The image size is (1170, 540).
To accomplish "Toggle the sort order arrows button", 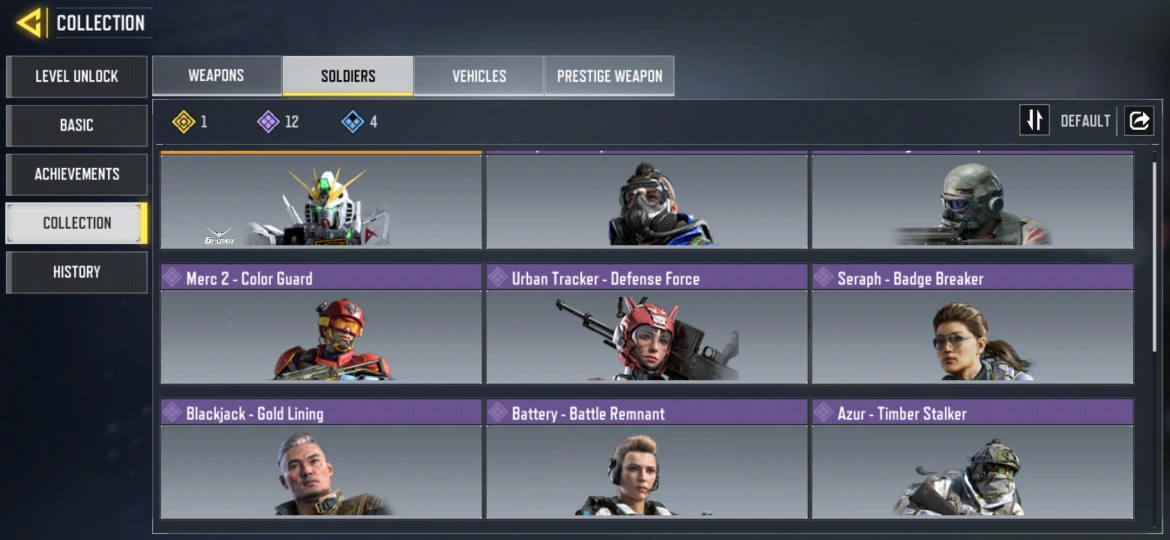I will pos(1034,121).
